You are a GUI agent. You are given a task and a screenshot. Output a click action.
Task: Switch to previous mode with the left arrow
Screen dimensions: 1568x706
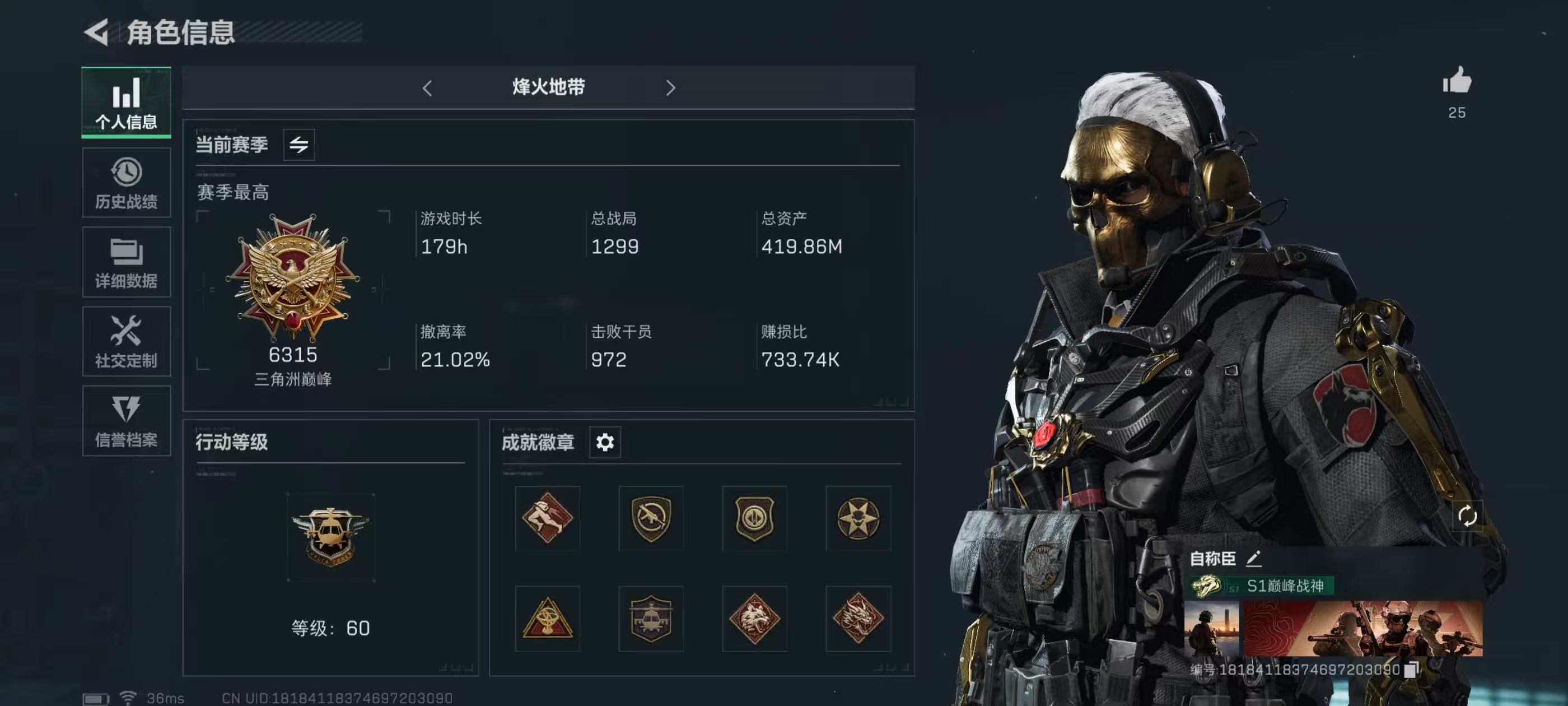tap(428, 88)
